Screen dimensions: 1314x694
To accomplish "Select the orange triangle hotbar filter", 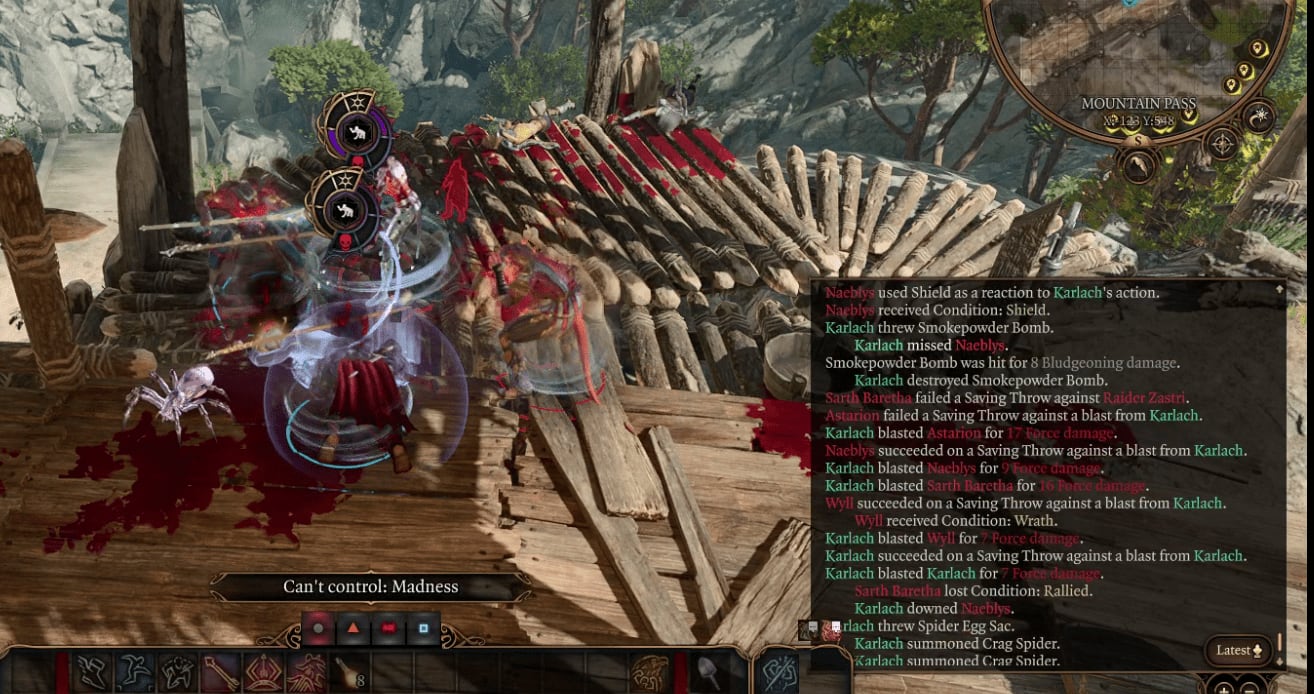I will pyautogui.click(x=352, y=628).
